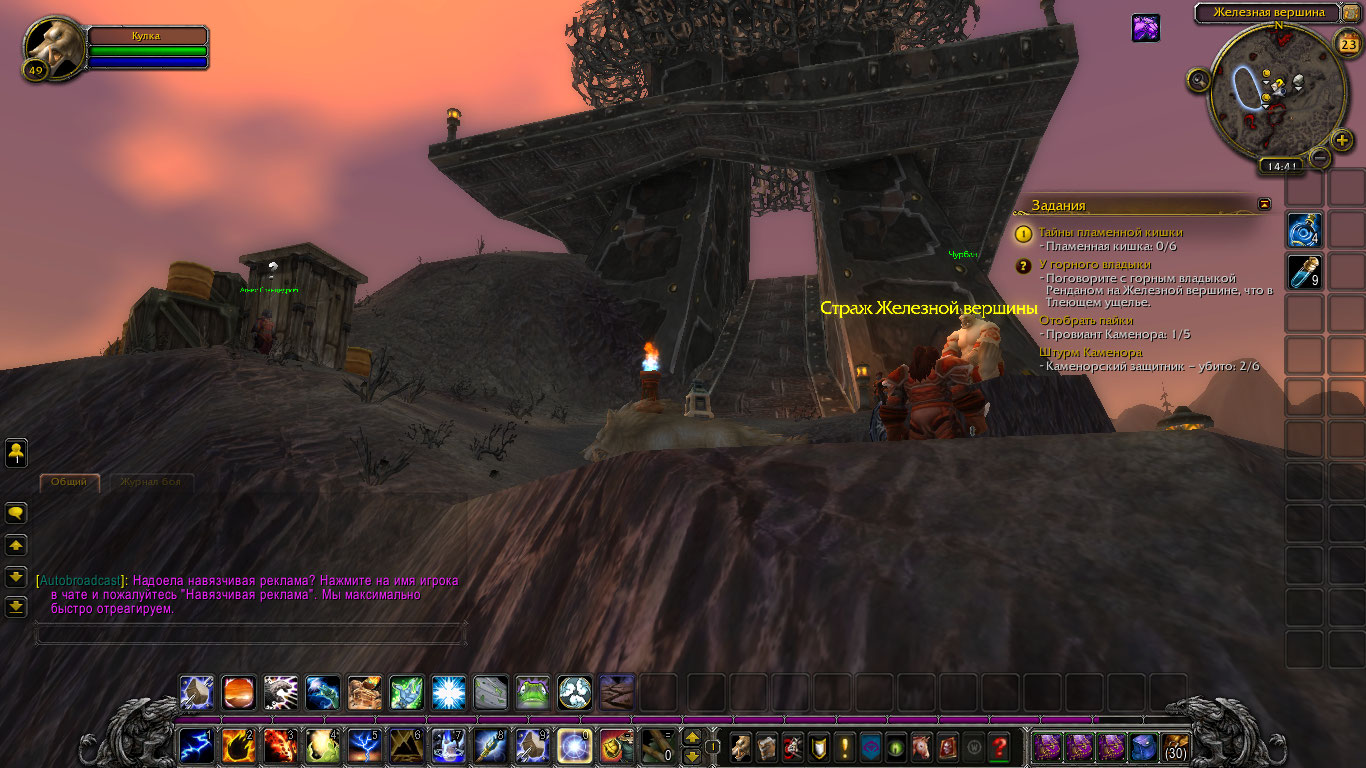Activate the glowing Lightning Shield orb in slot 0

tap(574, 746)
